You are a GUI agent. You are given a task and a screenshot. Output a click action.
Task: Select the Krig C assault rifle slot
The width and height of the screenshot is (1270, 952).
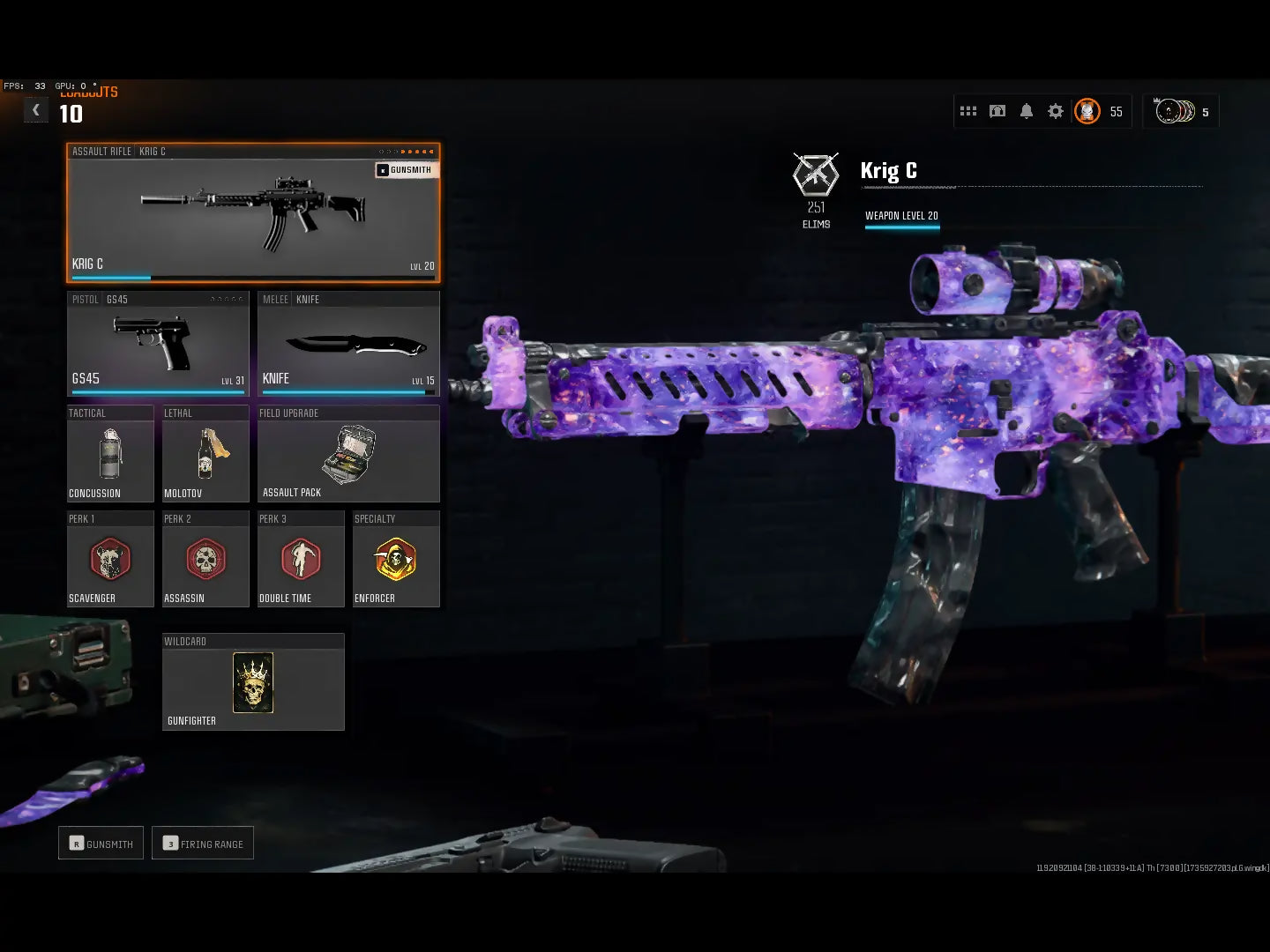pos(253,212)
